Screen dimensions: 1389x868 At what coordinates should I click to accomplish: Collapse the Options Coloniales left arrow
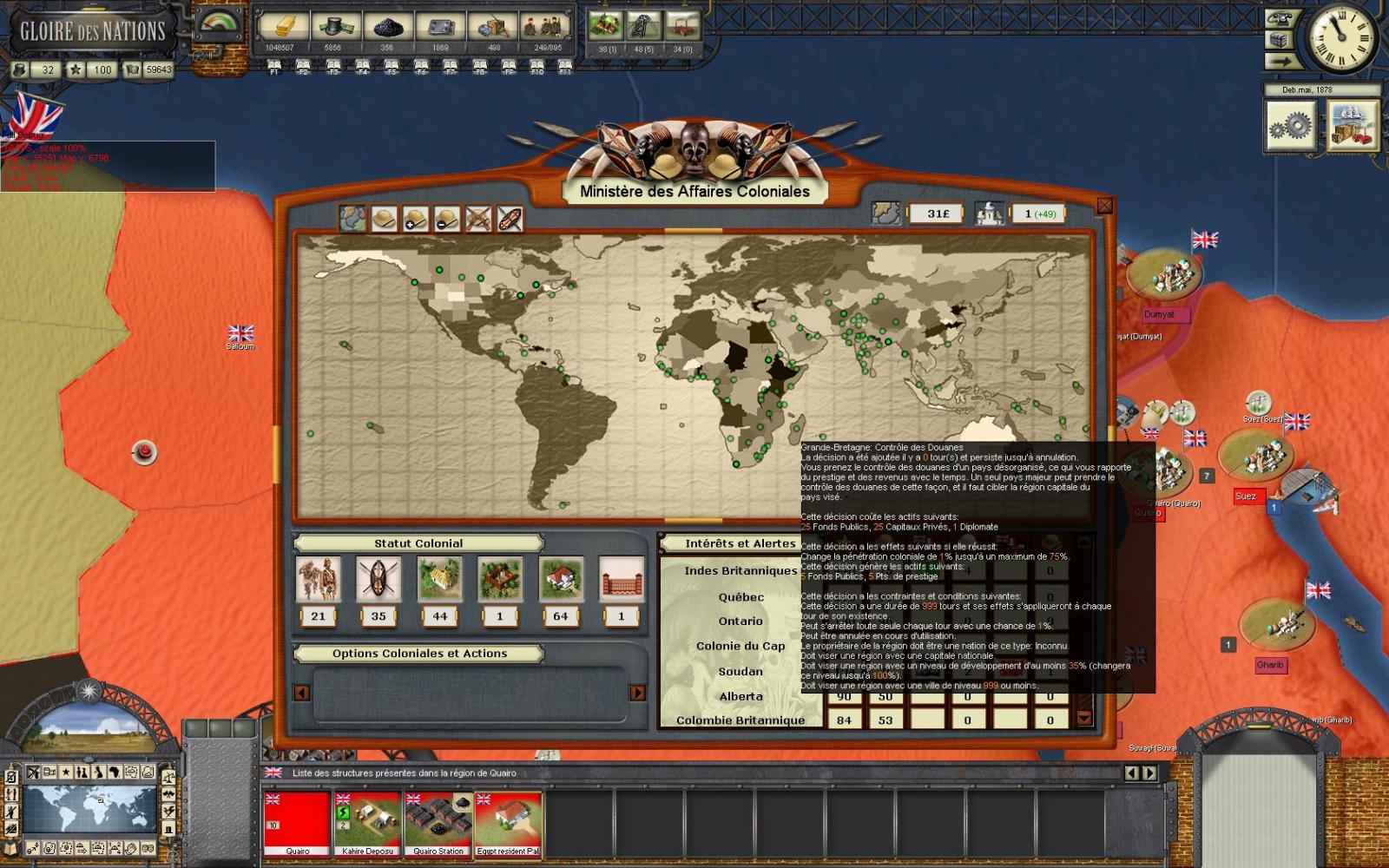pyautogui.click(x=300, y=694)
